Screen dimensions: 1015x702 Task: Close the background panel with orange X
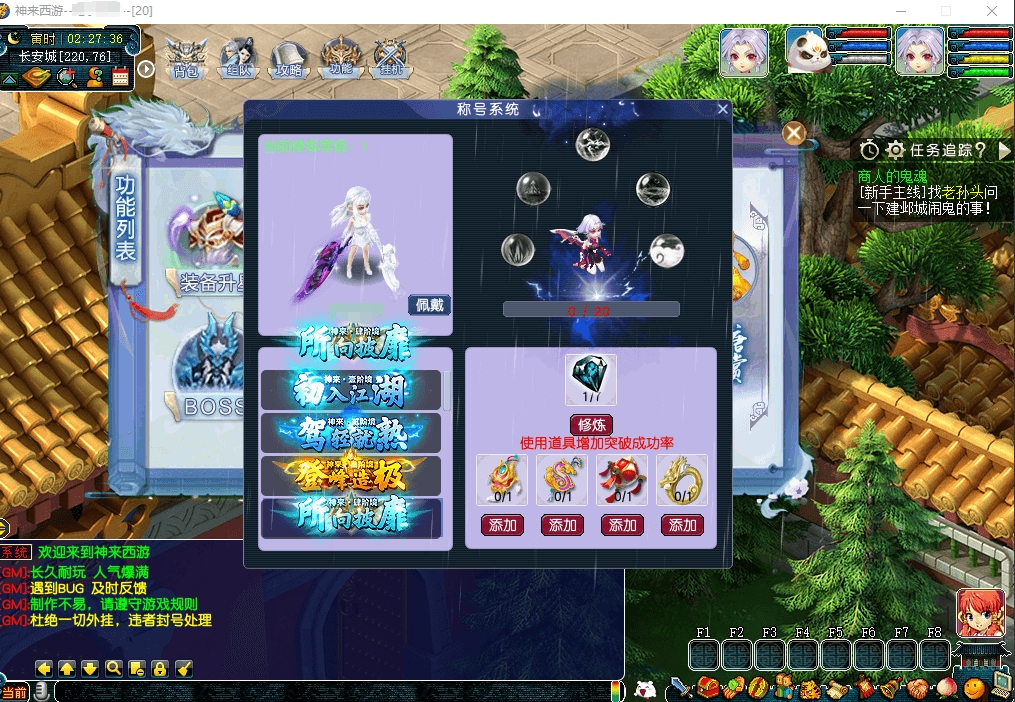click(x=794, y=133)
